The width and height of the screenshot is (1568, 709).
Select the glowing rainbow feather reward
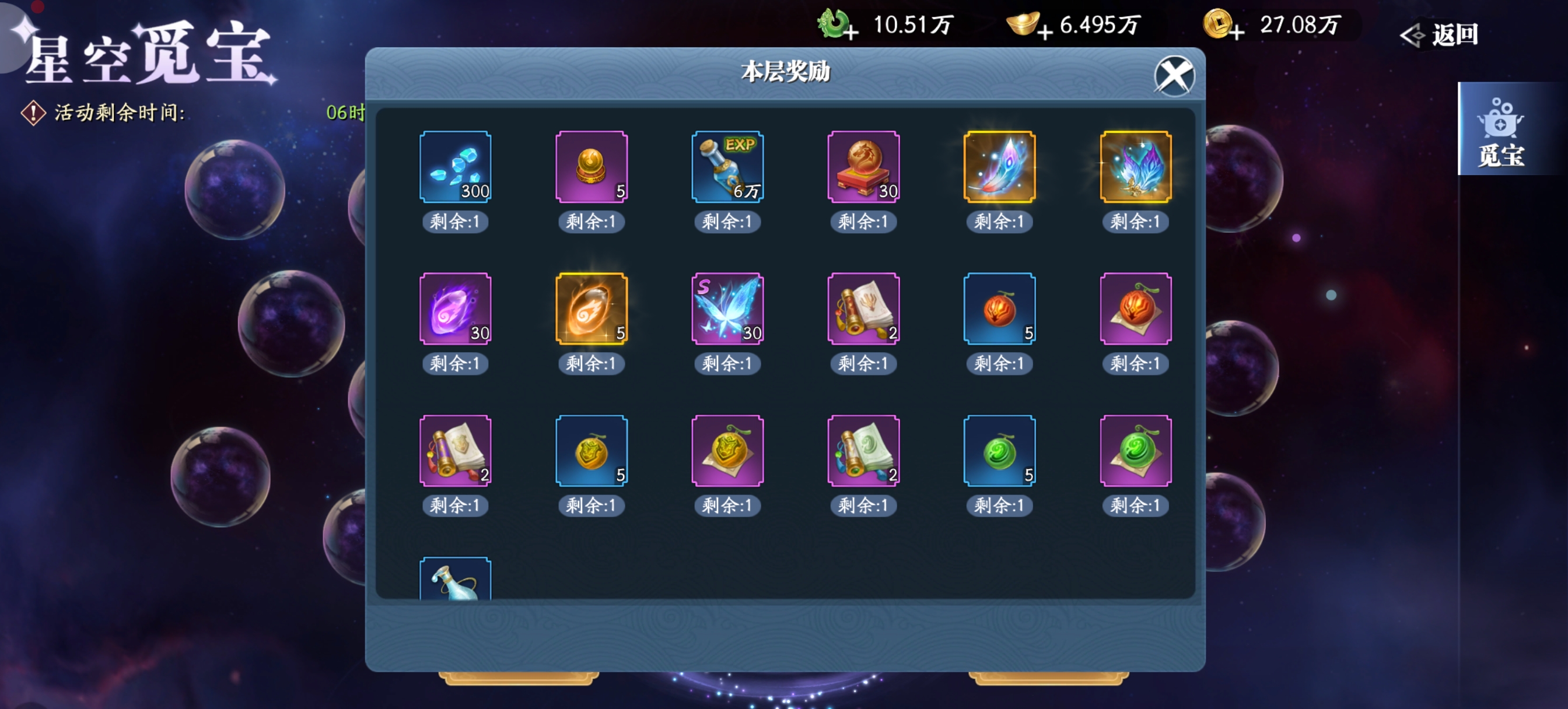tap(999, 167)
